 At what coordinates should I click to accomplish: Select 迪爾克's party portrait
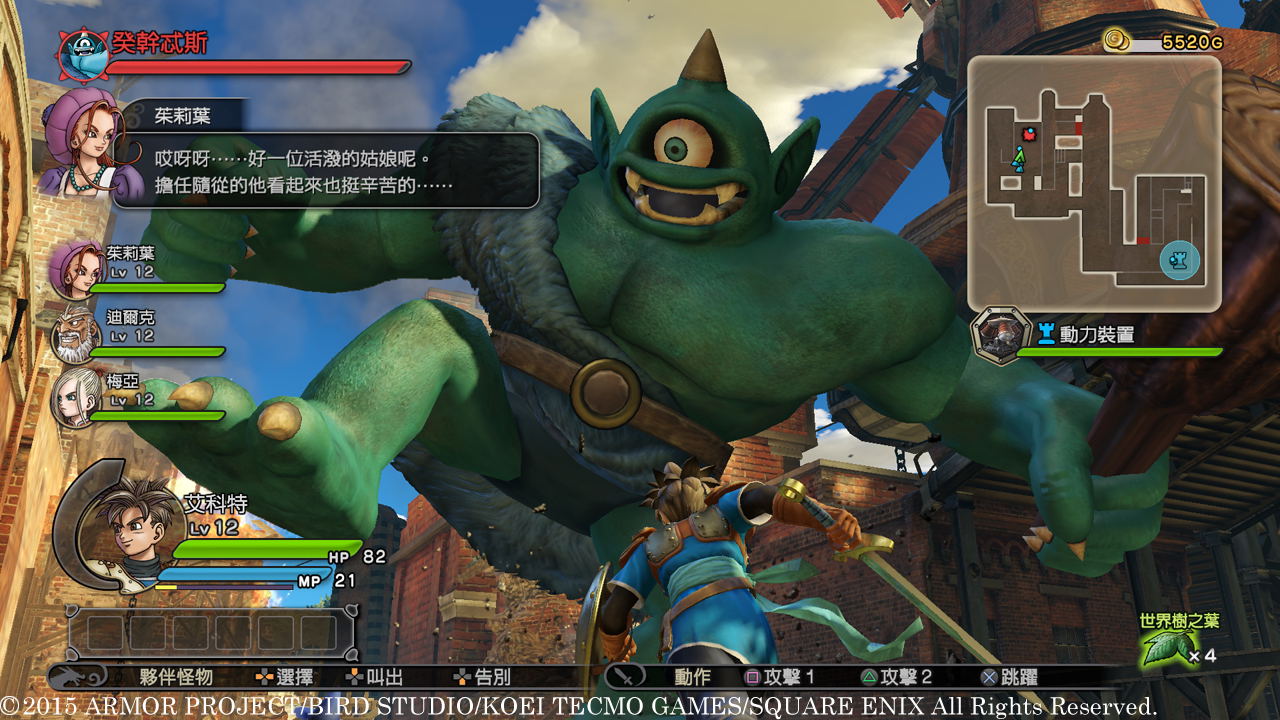pos(76,334)
